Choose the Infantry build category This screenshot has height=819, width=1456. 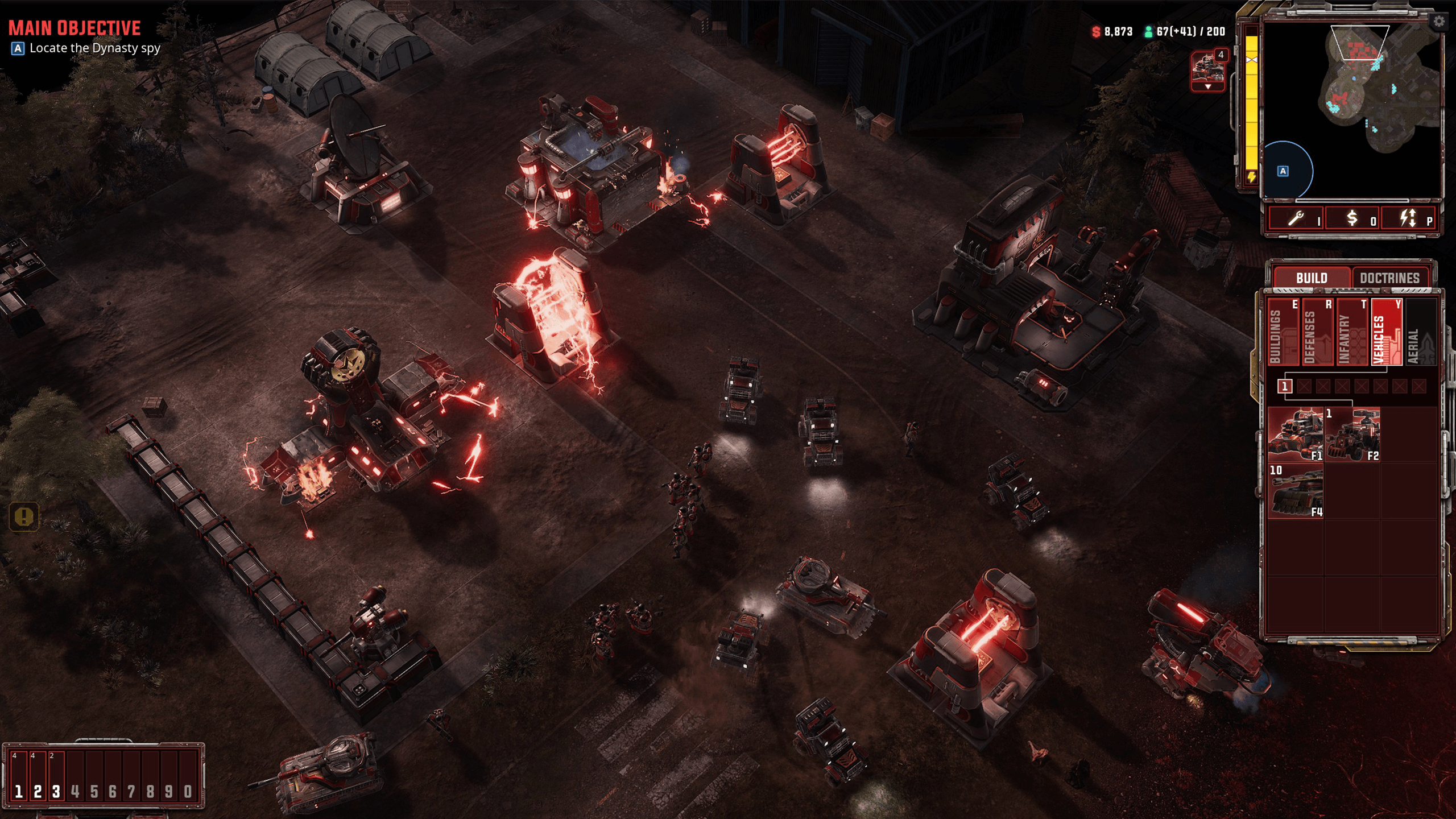[1352, 333]
